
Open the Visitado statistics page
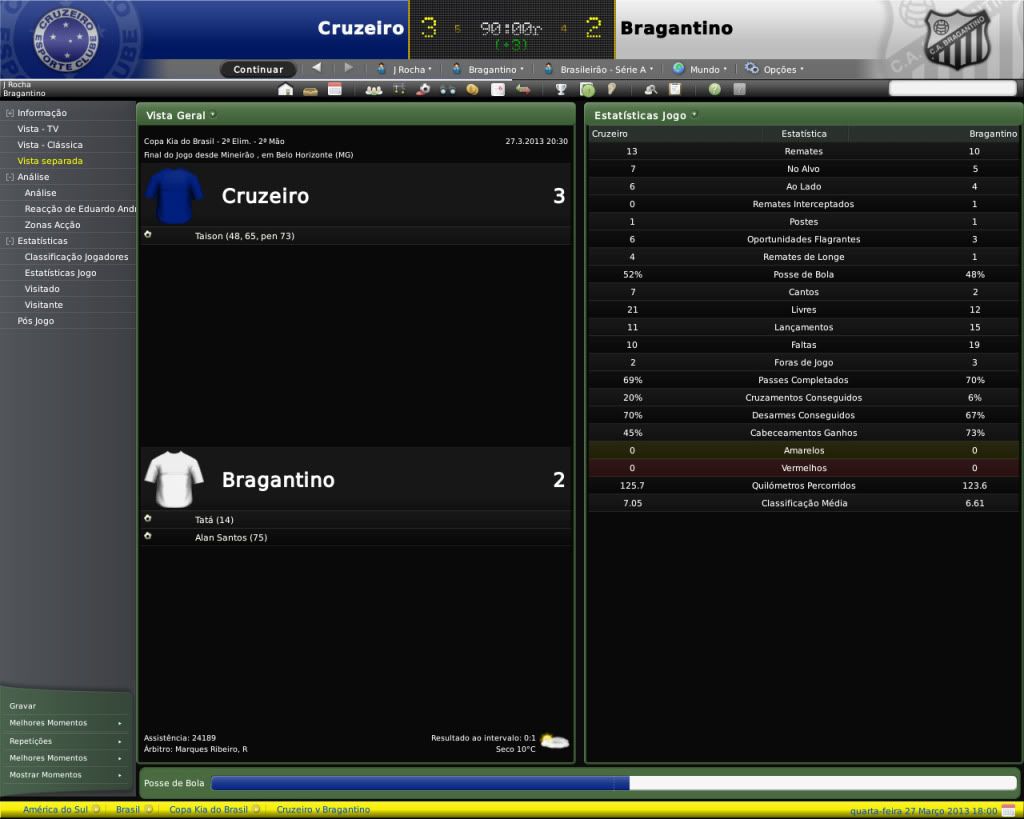coord(42,289)
